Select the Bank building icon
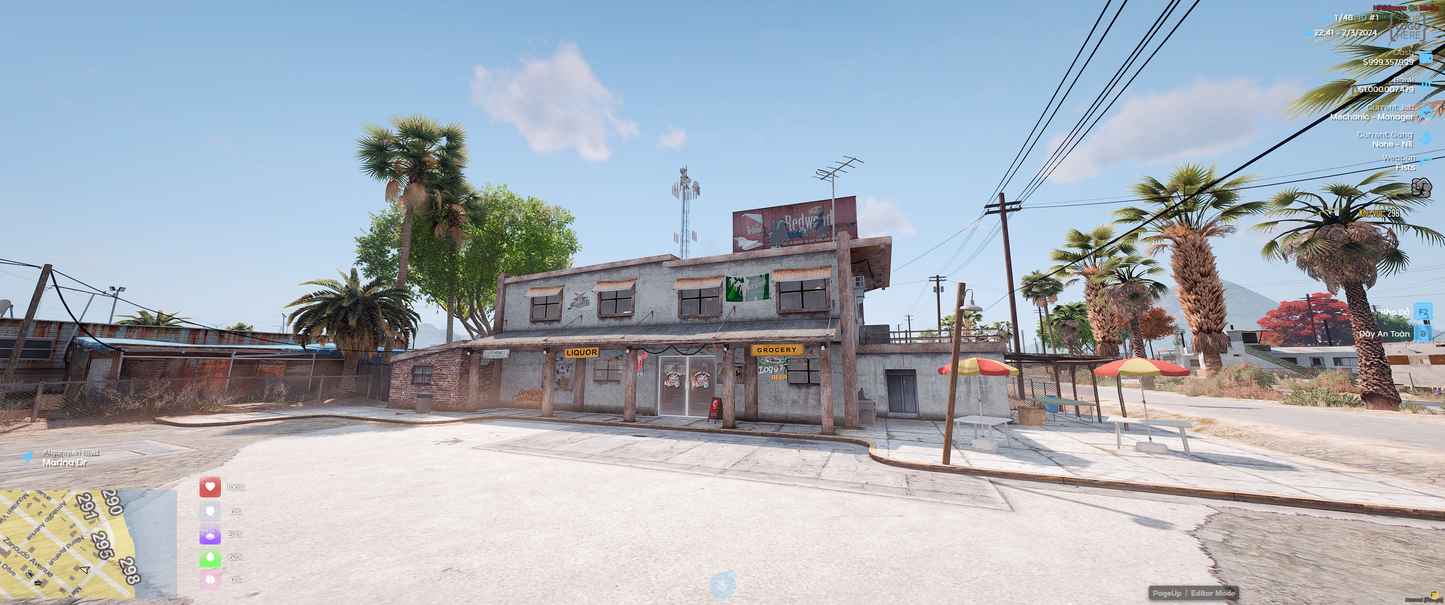The width and height of the screenshot is (1445, 605). tap(1425, 85)
